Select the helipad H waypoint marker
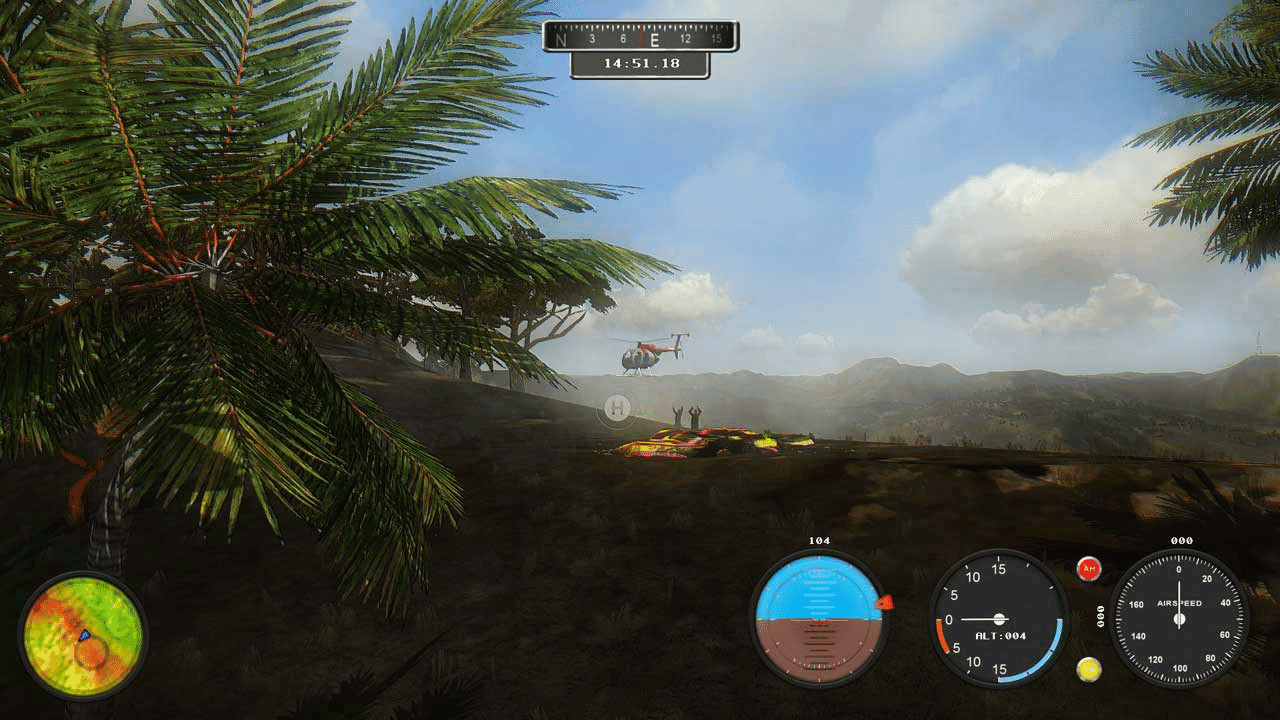 pos(617,408)
